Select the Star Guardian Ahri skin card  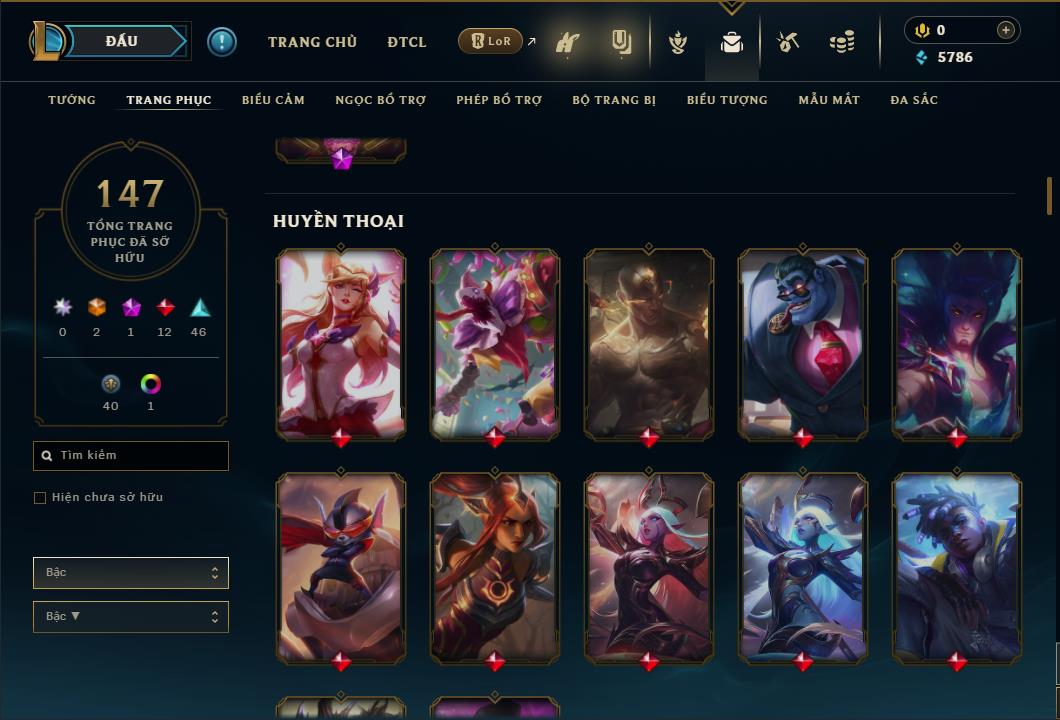(x=341, y=343)
